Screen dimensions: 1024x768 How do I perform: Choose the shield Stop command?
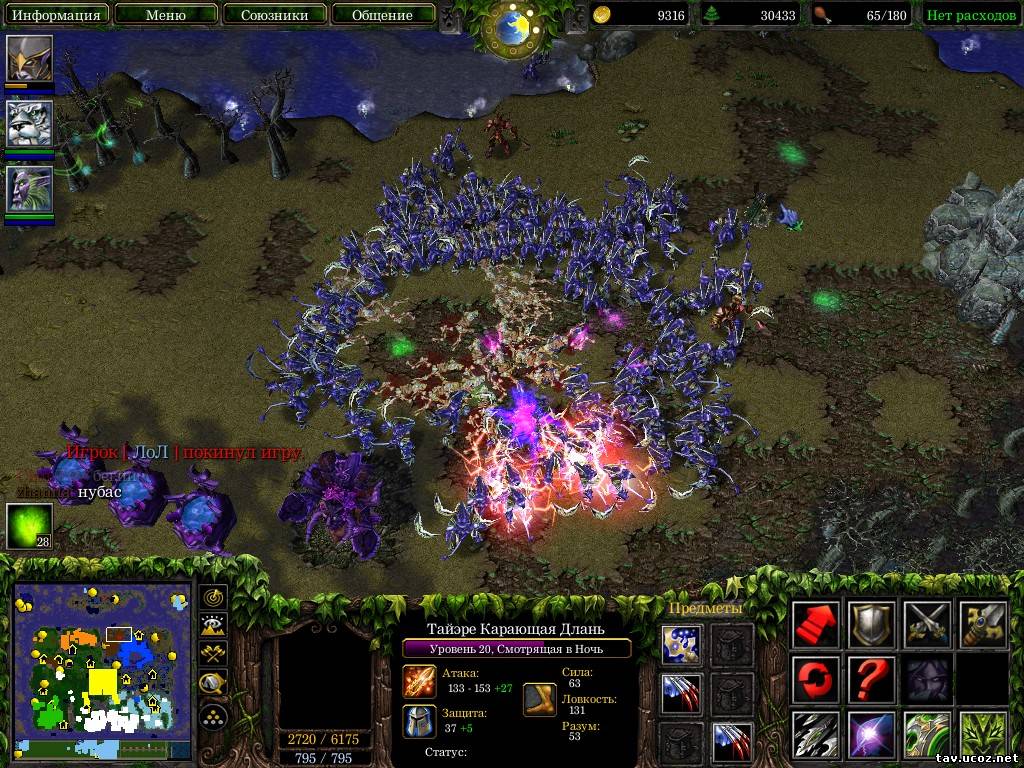pyautogui.click(x=871, y=626)
